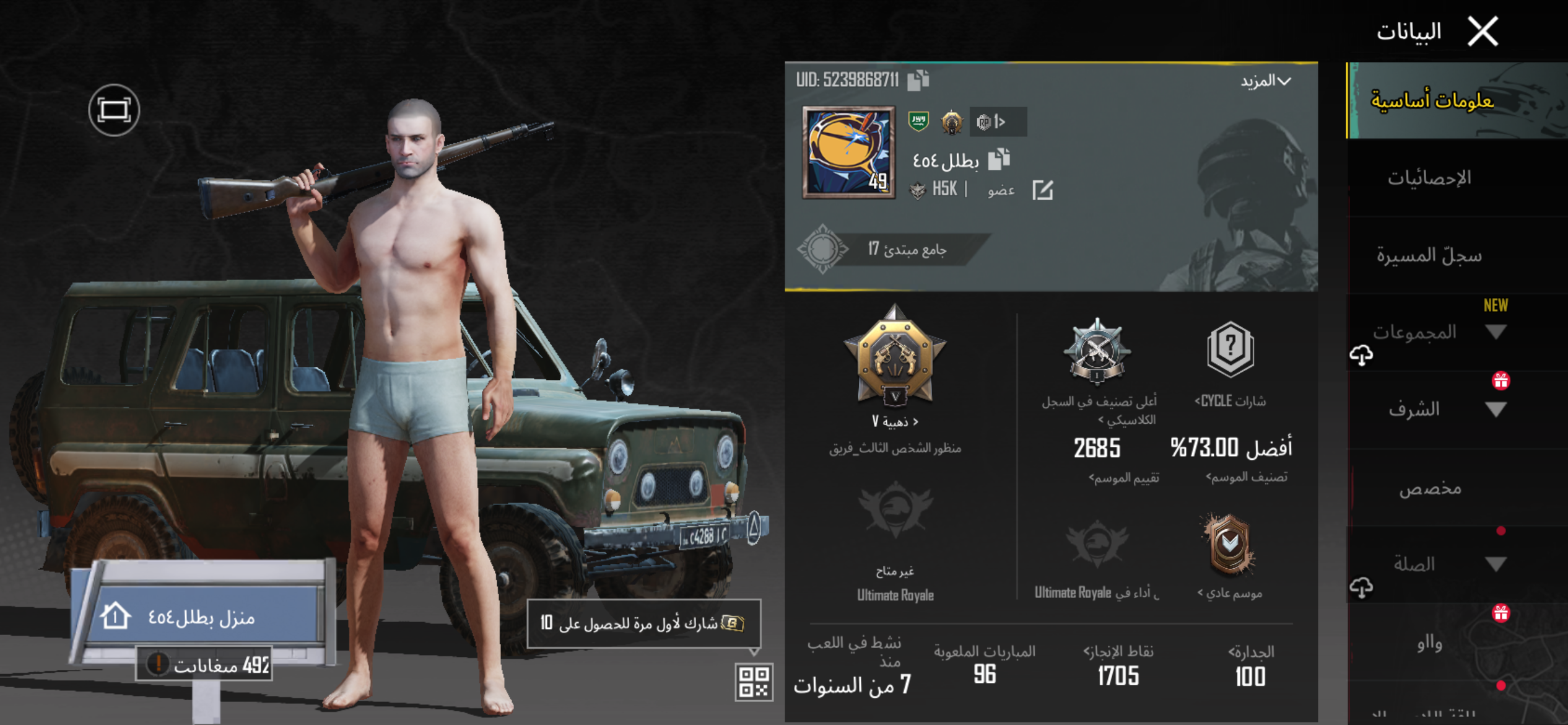Select the علومات أساسية basic info tab
This screenshot has width=1568, height=725.
[x=1432, y=100]
